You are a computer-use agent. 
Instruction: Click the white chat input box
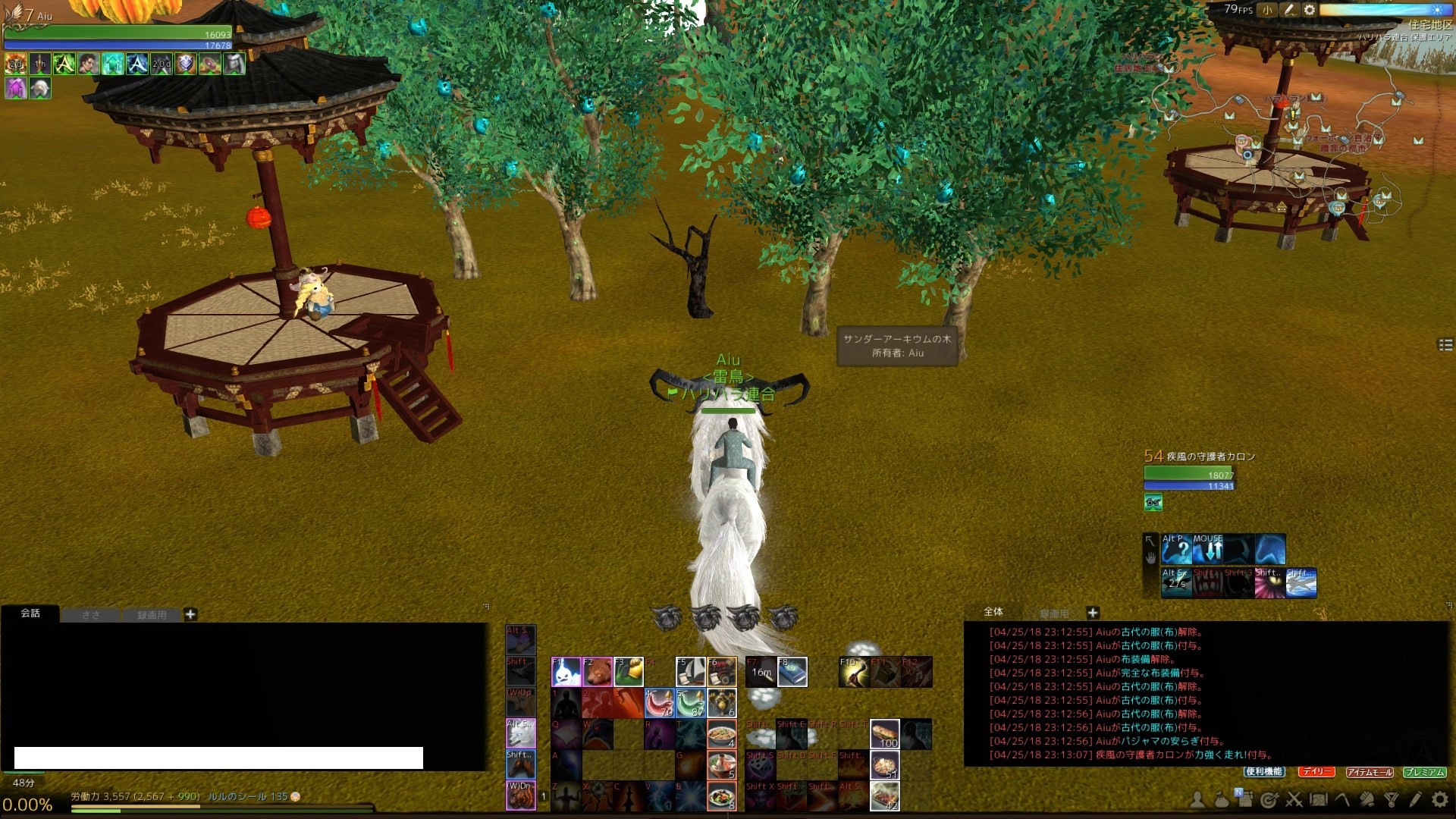click(218, 758)
